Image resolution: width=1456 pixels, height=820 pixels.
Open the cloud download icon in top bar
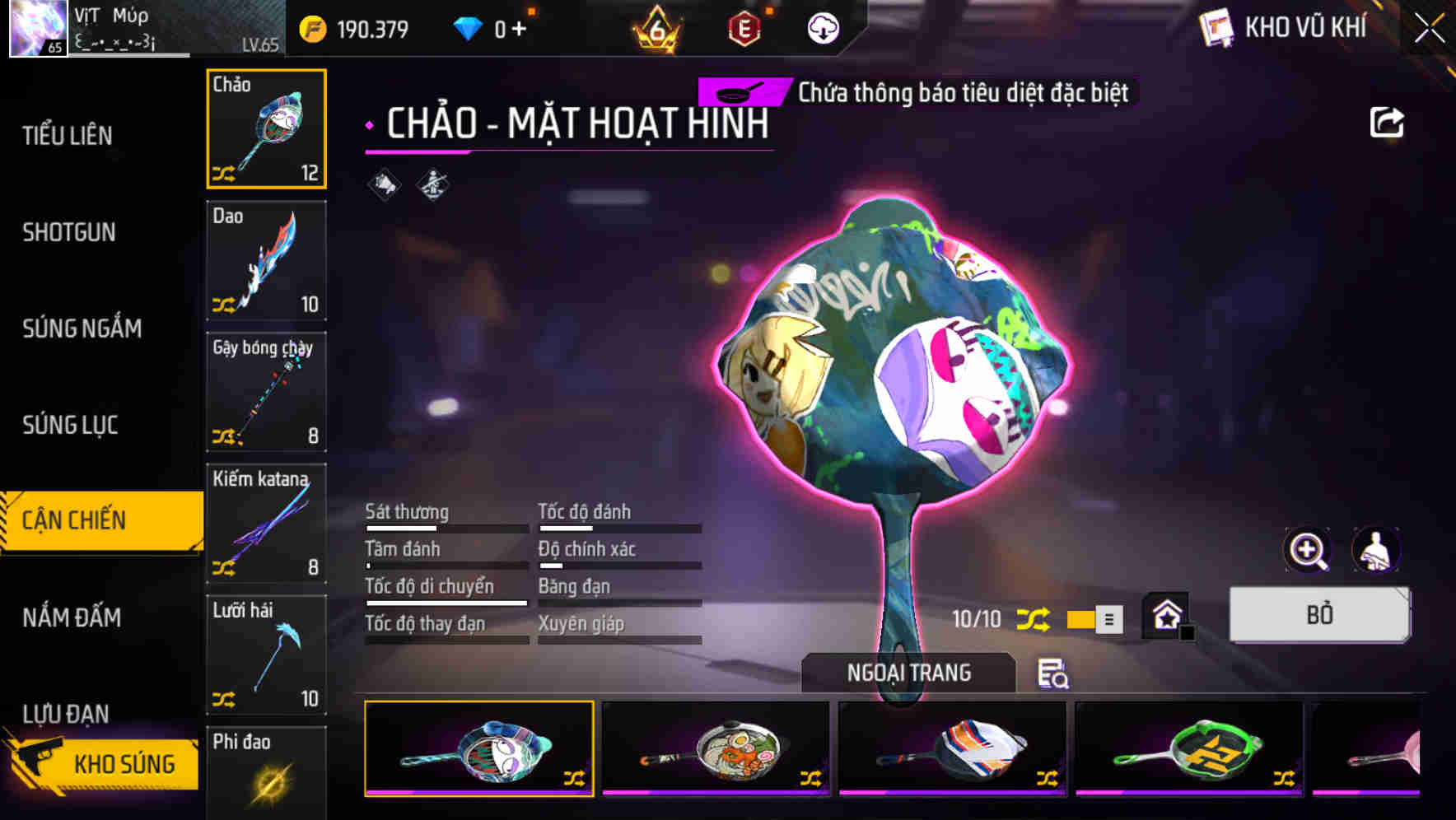[x=822, y=27]
